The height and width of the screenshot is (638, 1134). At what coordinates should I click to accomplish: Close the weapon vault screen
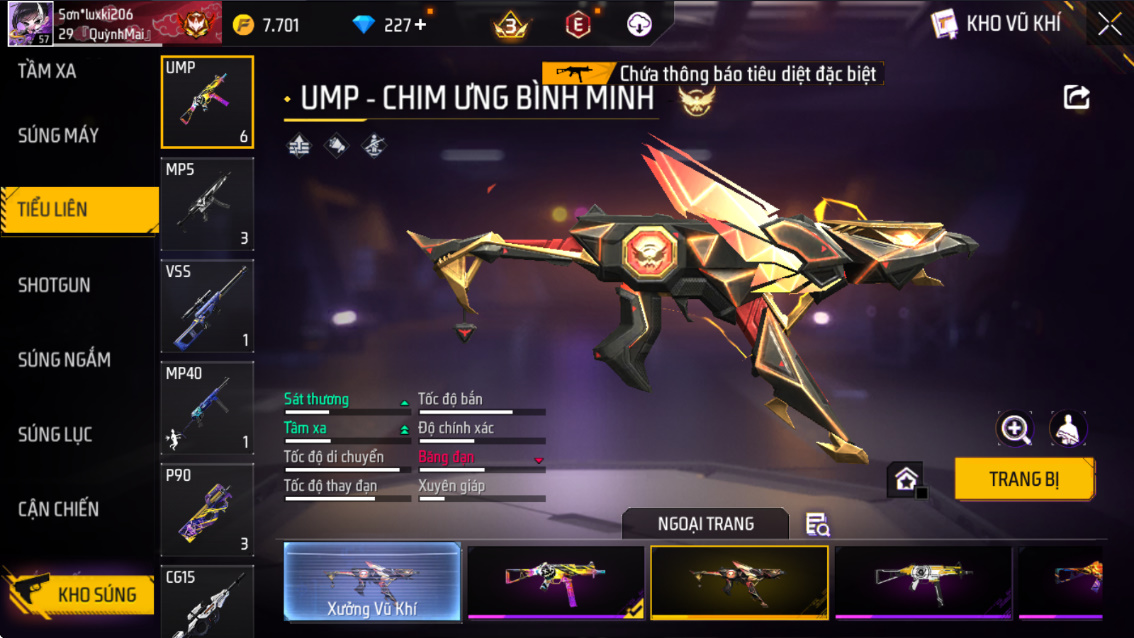click(1109, 24)
